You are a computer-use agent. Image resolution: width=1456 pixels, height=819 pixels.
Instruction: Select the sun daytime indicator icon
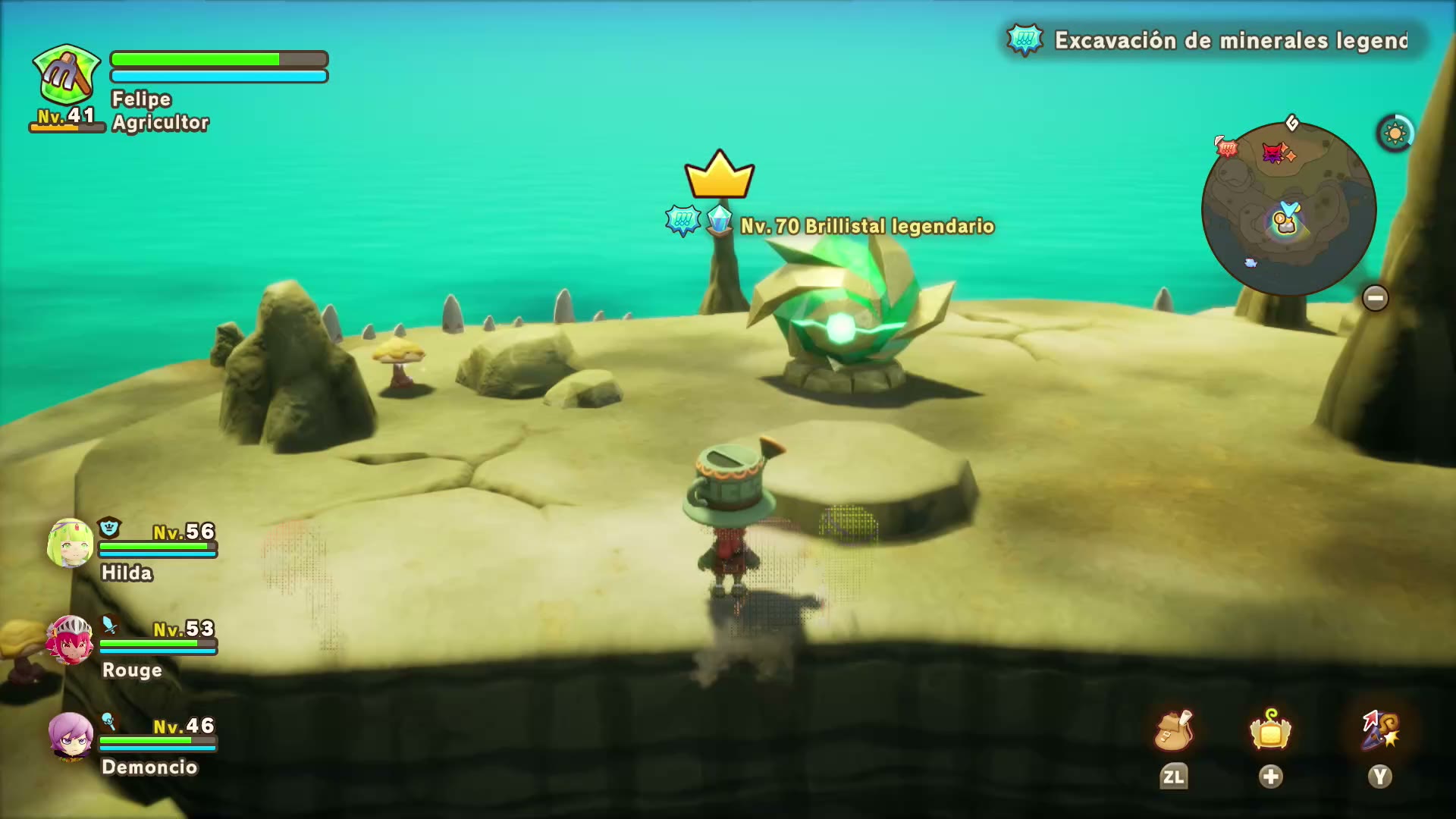pos(1395,134)
